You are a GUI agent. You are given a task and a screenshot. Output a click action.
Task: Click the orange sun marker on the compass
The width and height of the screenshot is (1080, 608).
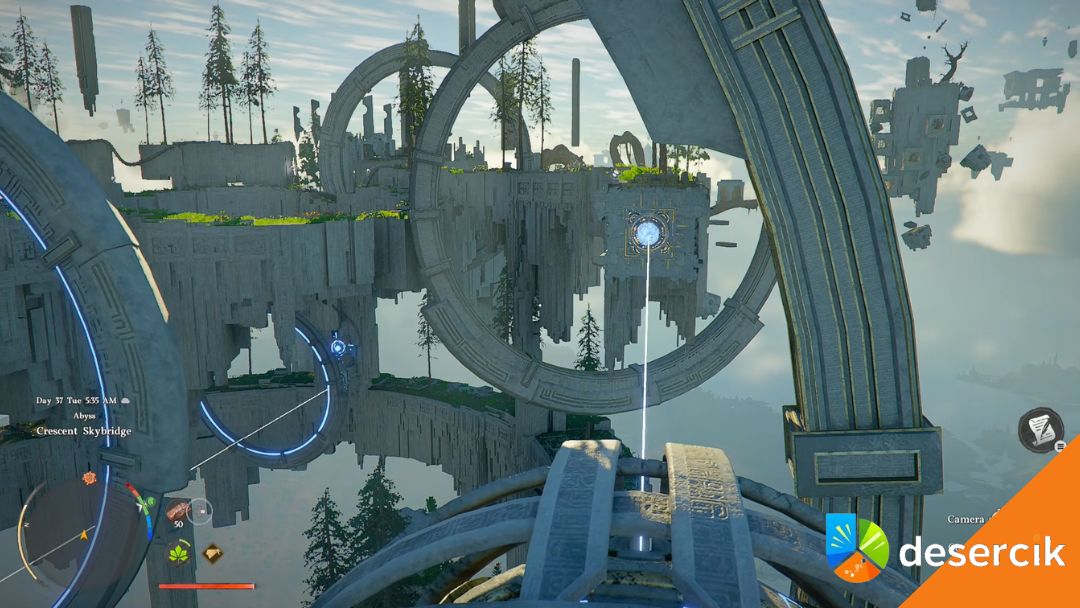[x=89, y=478]
